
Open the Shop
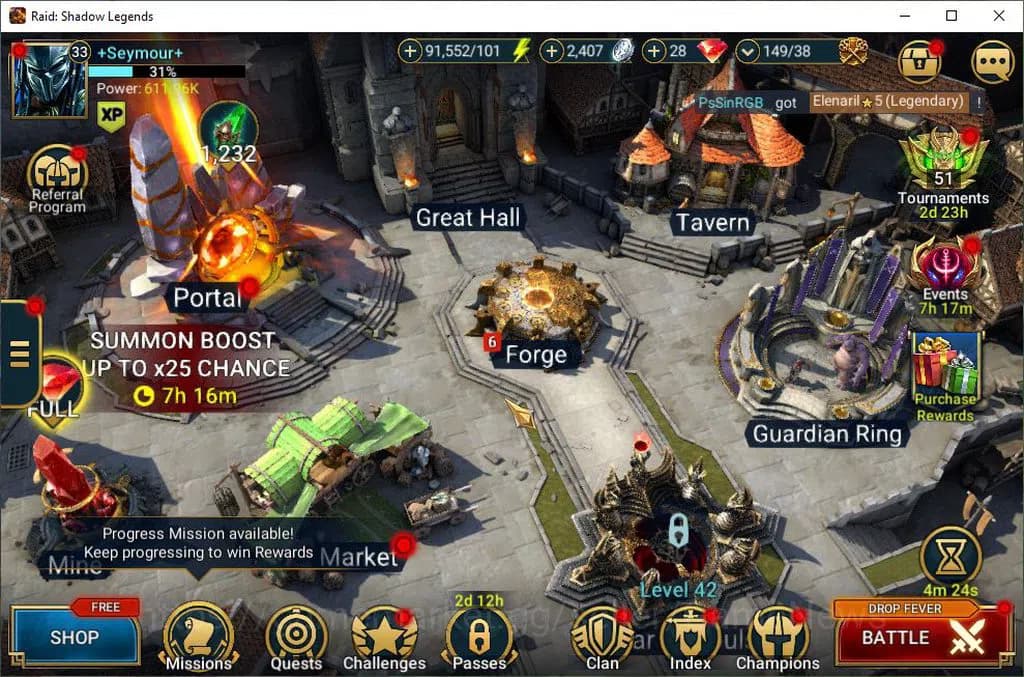(75, 637)
